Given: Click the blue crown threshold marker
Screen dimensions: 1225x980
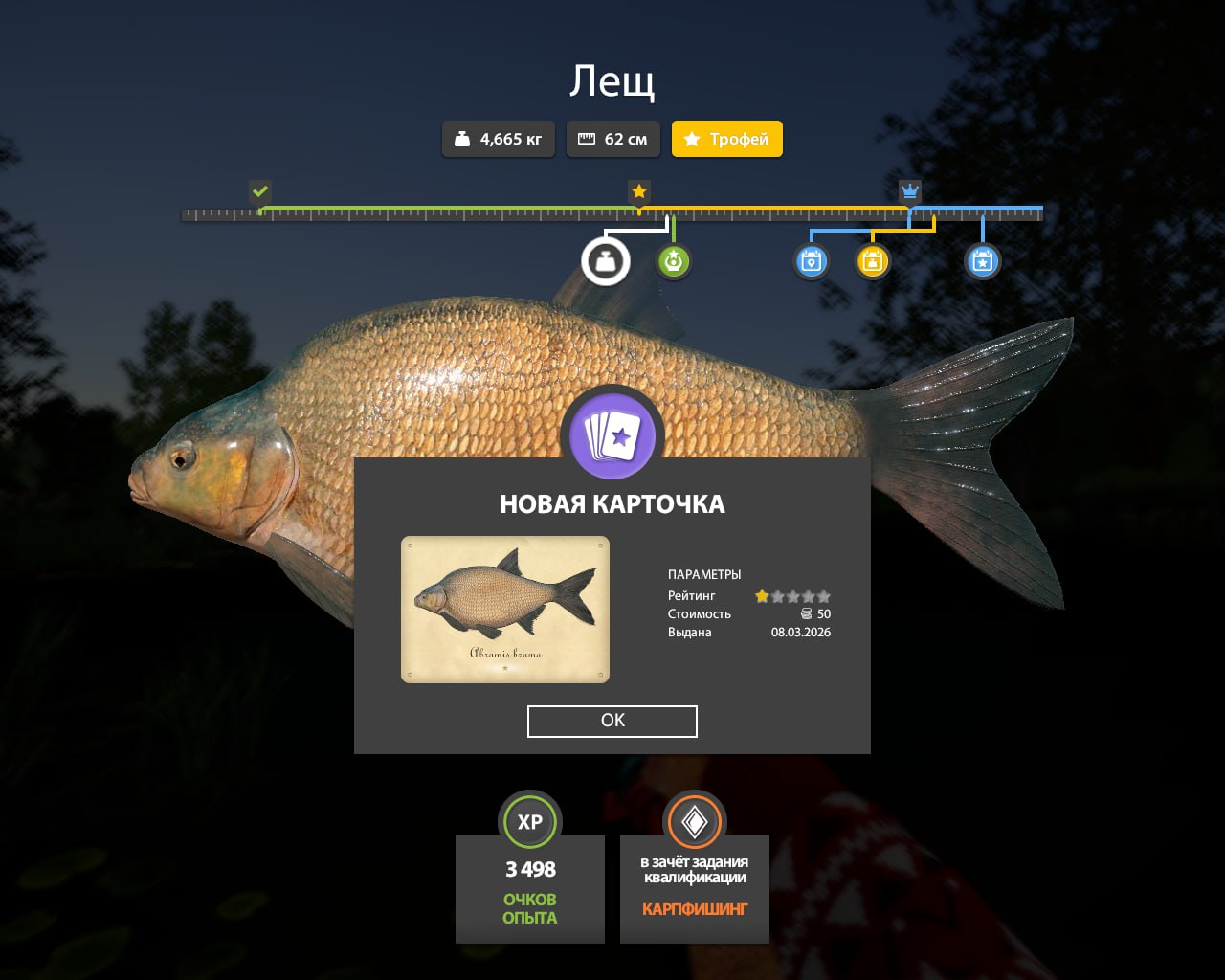Looking at the screenshot, I should coord(909,191).
